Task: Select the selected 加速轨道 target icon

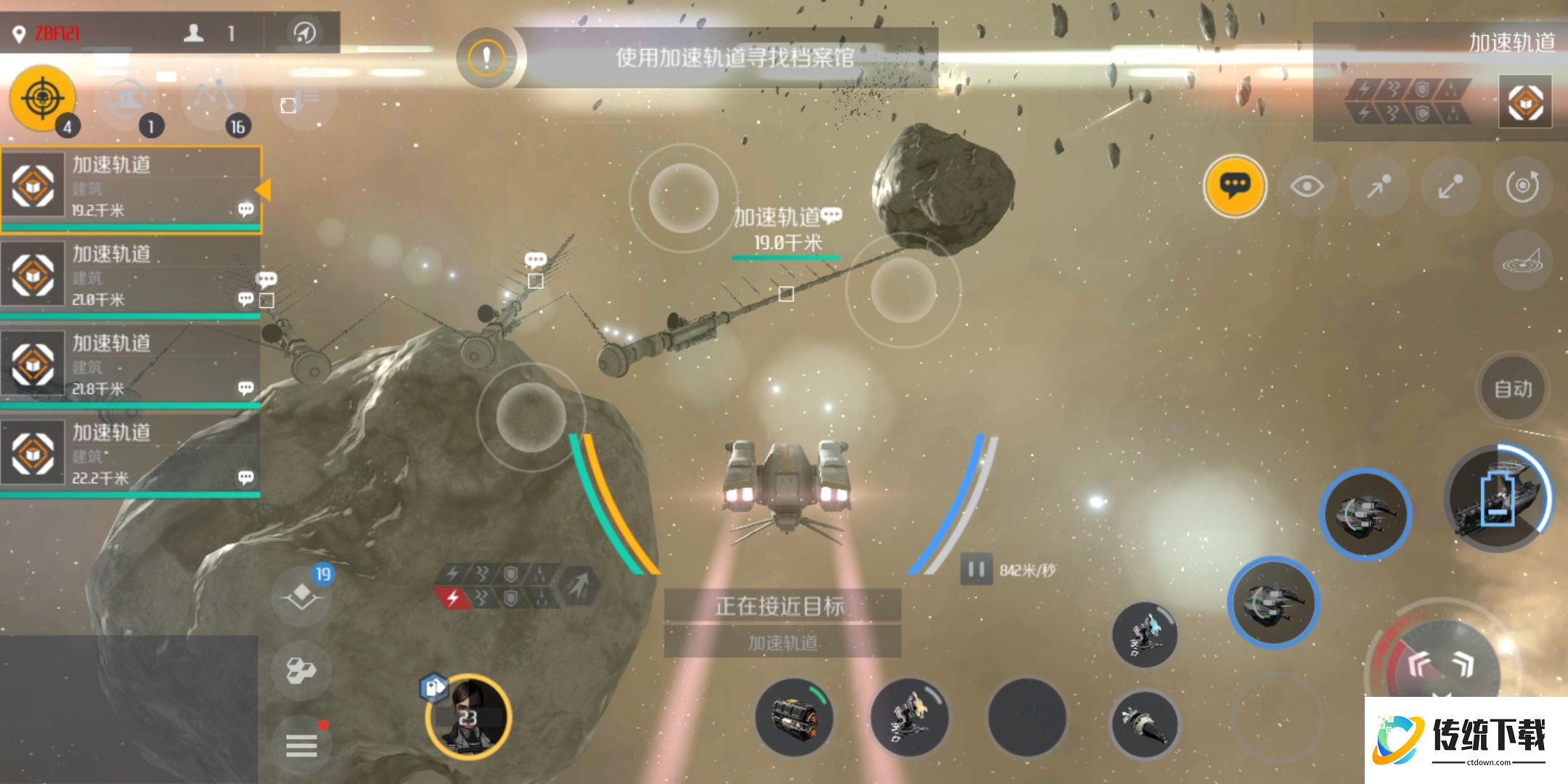Action: (1525, 102)
